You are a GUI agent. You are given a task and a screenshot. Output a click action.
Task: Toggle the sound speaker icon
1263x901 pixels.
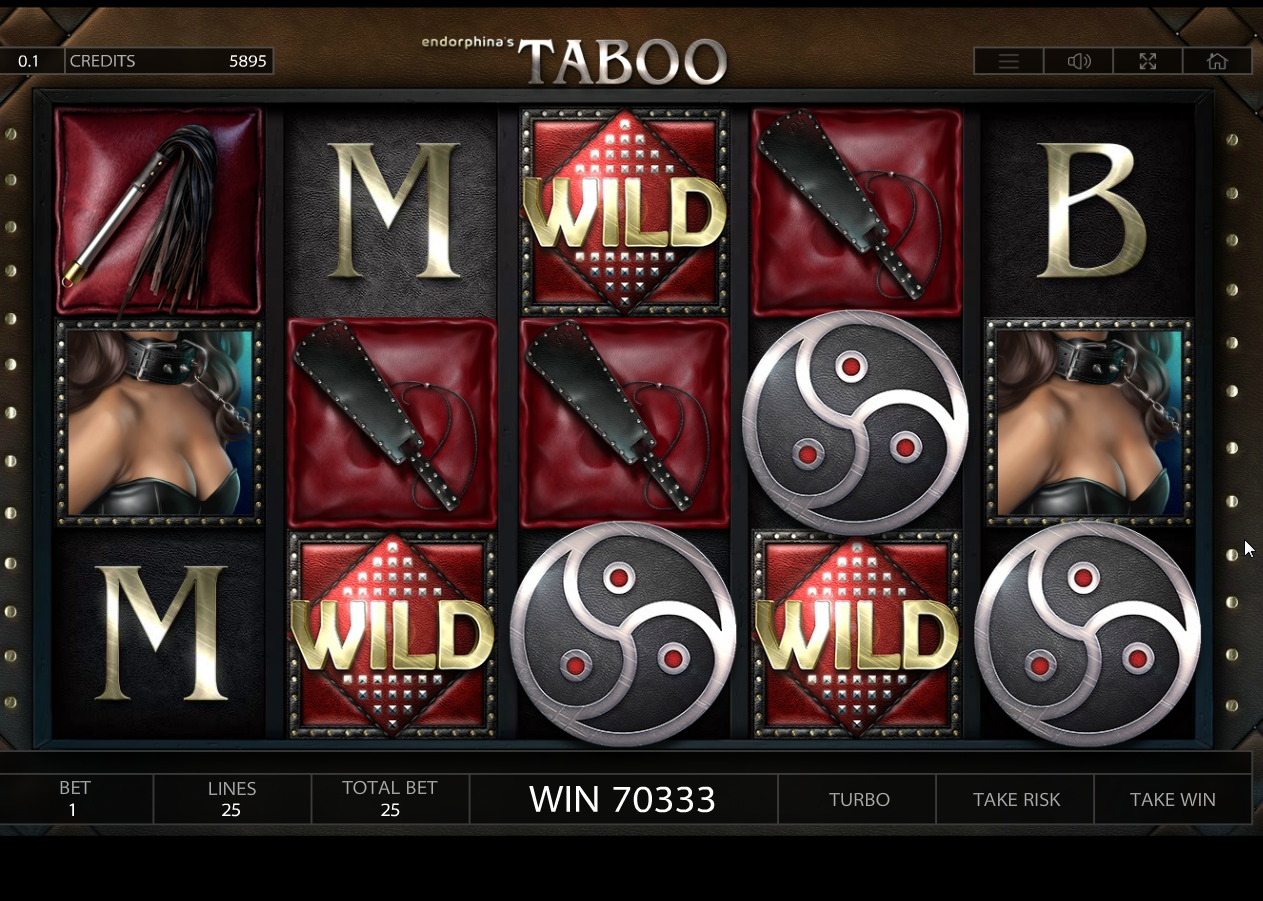click(x=1078, y=61)
